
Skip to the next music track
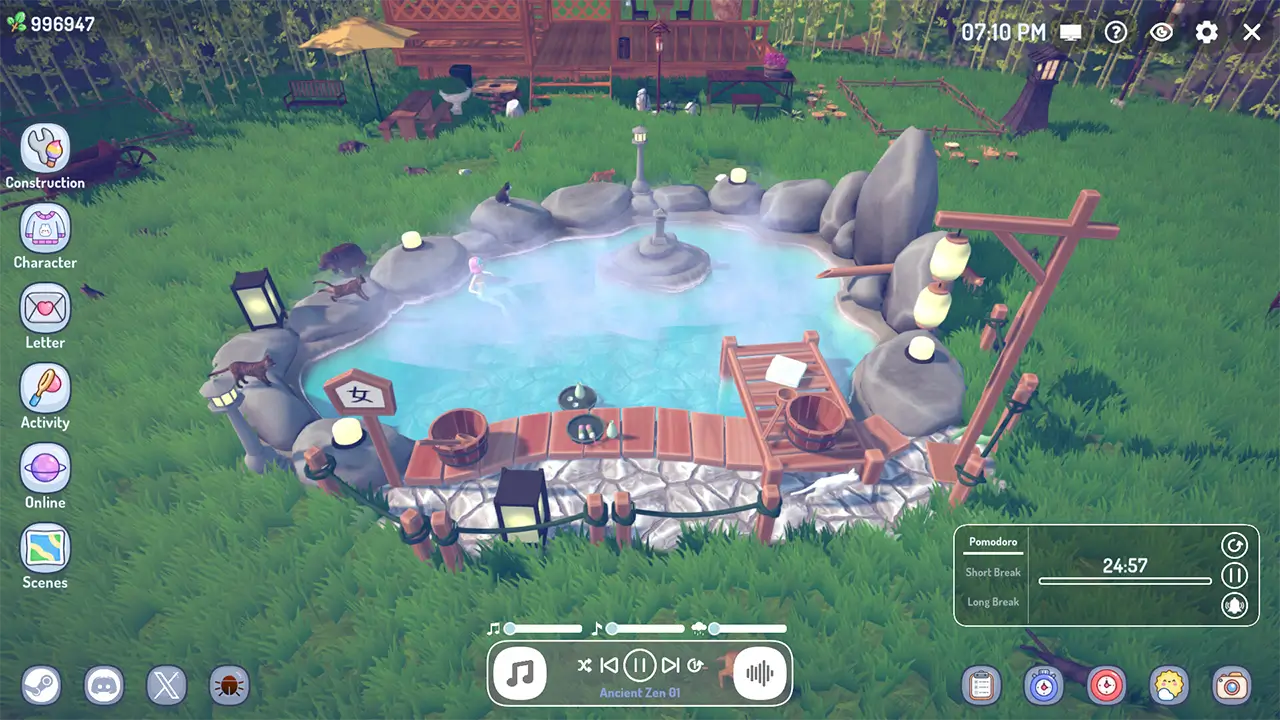point(670,664)
